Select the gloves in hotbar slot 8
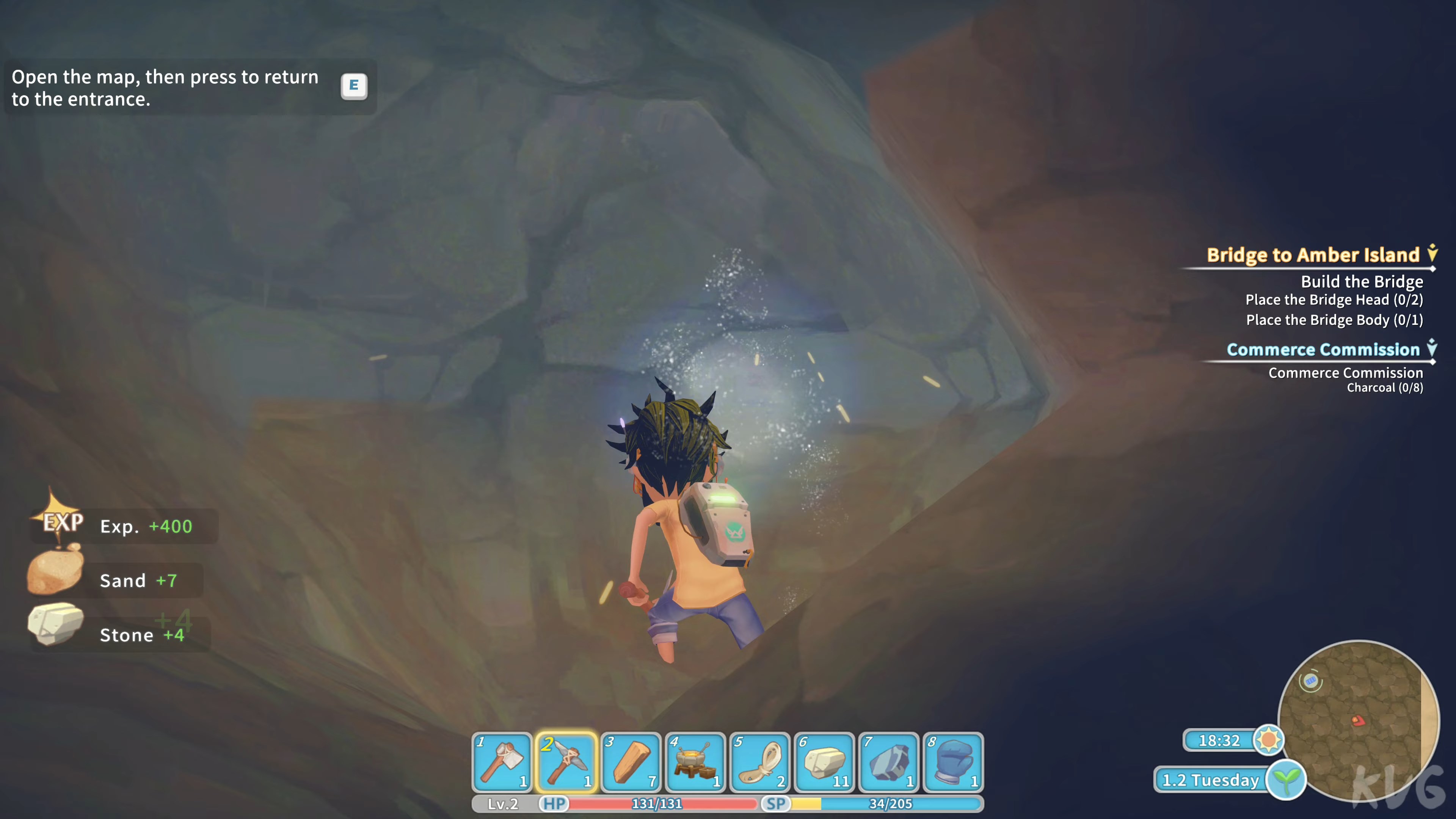The width and height of the screenshot is (1456, 819). pos(953,762)
